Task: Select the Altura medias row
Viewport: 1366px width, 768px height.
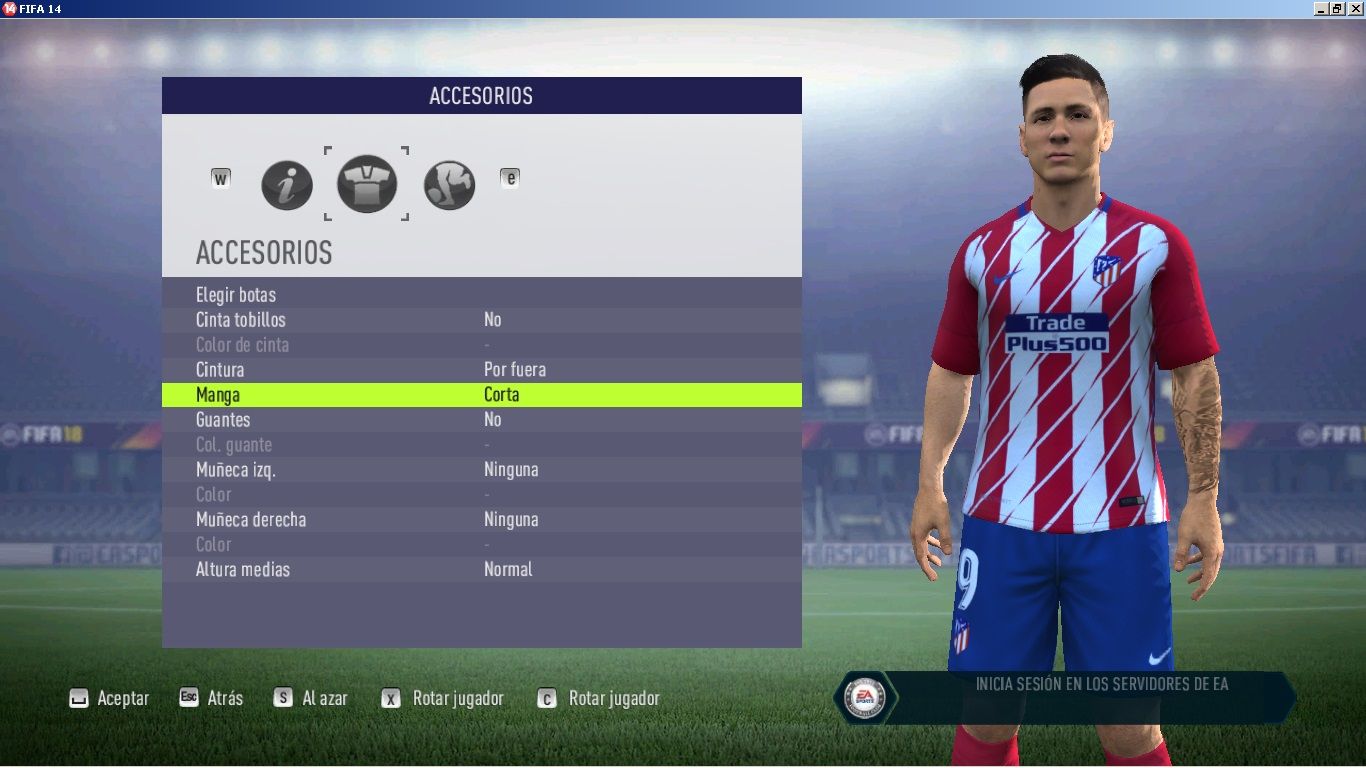Action: pos(243,570)
